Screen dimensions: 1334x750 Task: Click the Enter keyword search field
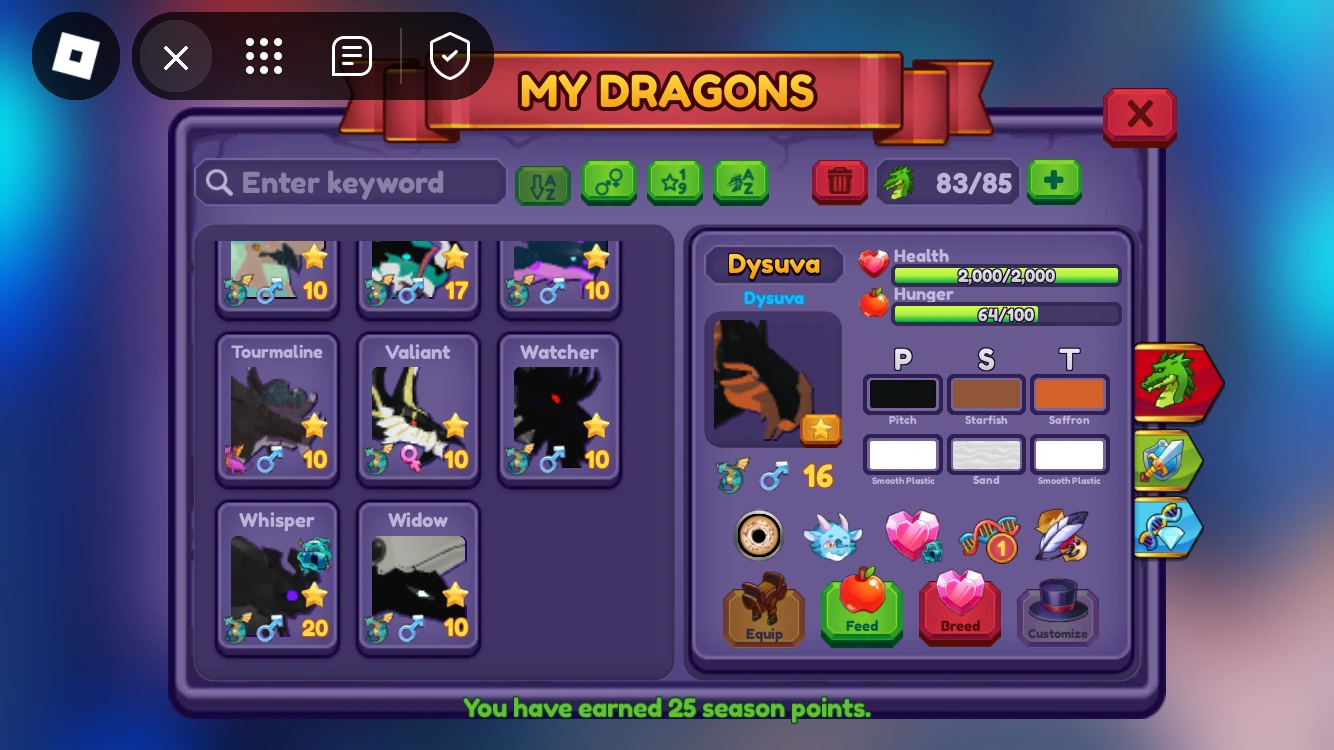349,182
